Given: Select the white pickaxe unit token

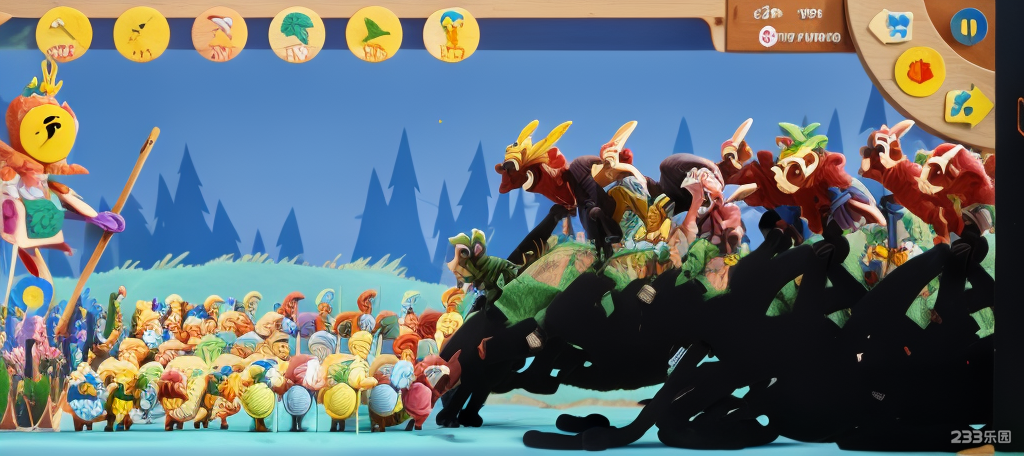Looking at the screenshot, I should click(64, 34).
